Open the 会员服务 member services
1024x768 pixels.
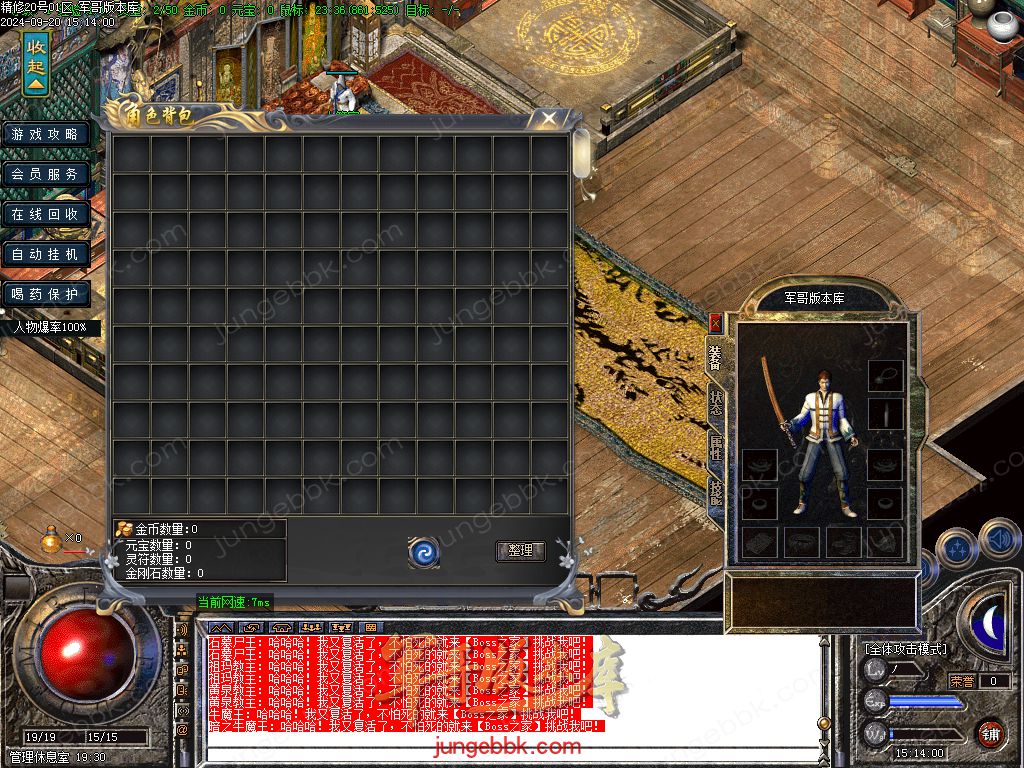coord(45,174)
